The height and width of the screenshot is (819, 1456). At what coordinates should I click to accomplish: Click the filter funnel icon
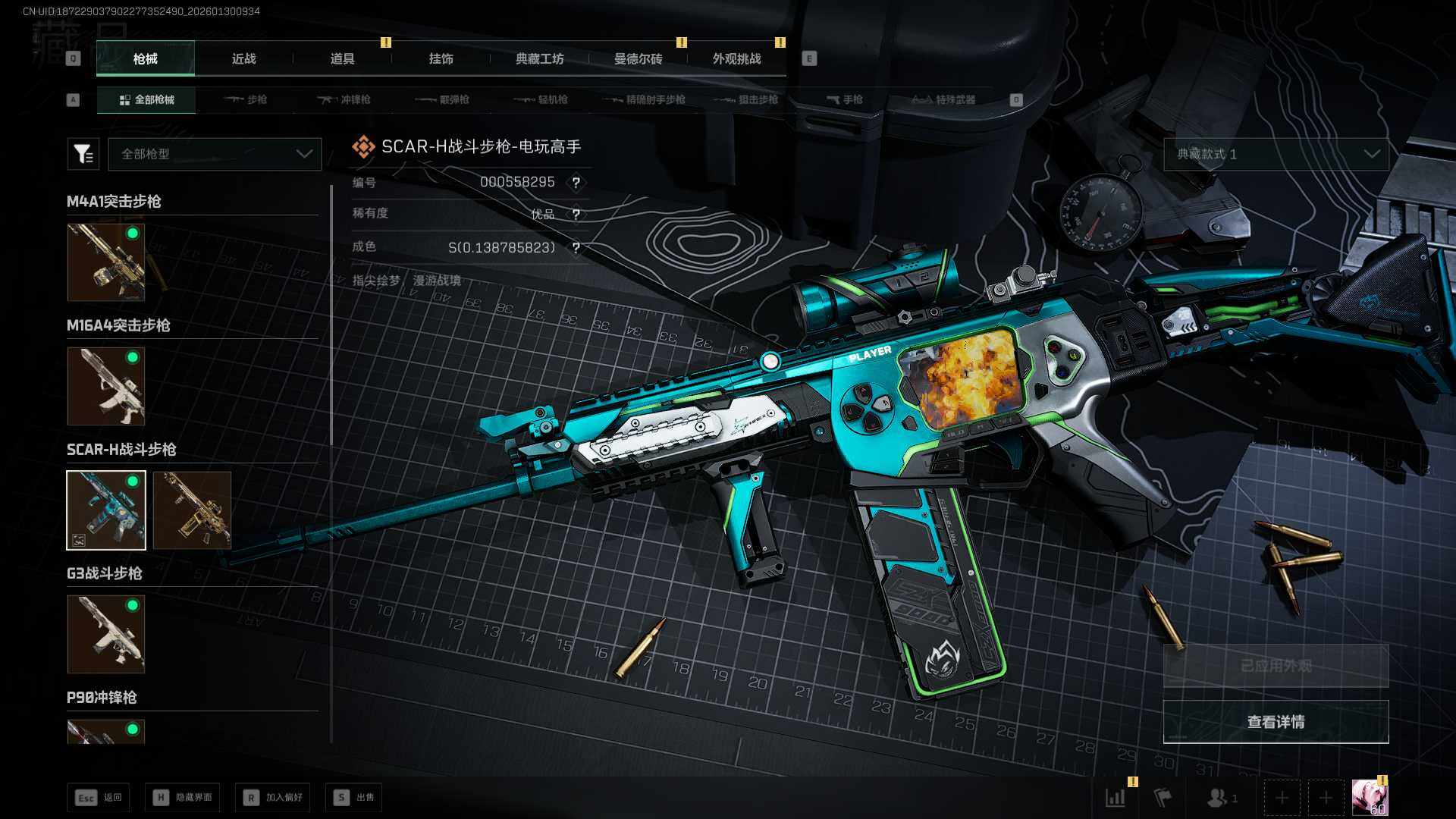[x=83, y=154]
